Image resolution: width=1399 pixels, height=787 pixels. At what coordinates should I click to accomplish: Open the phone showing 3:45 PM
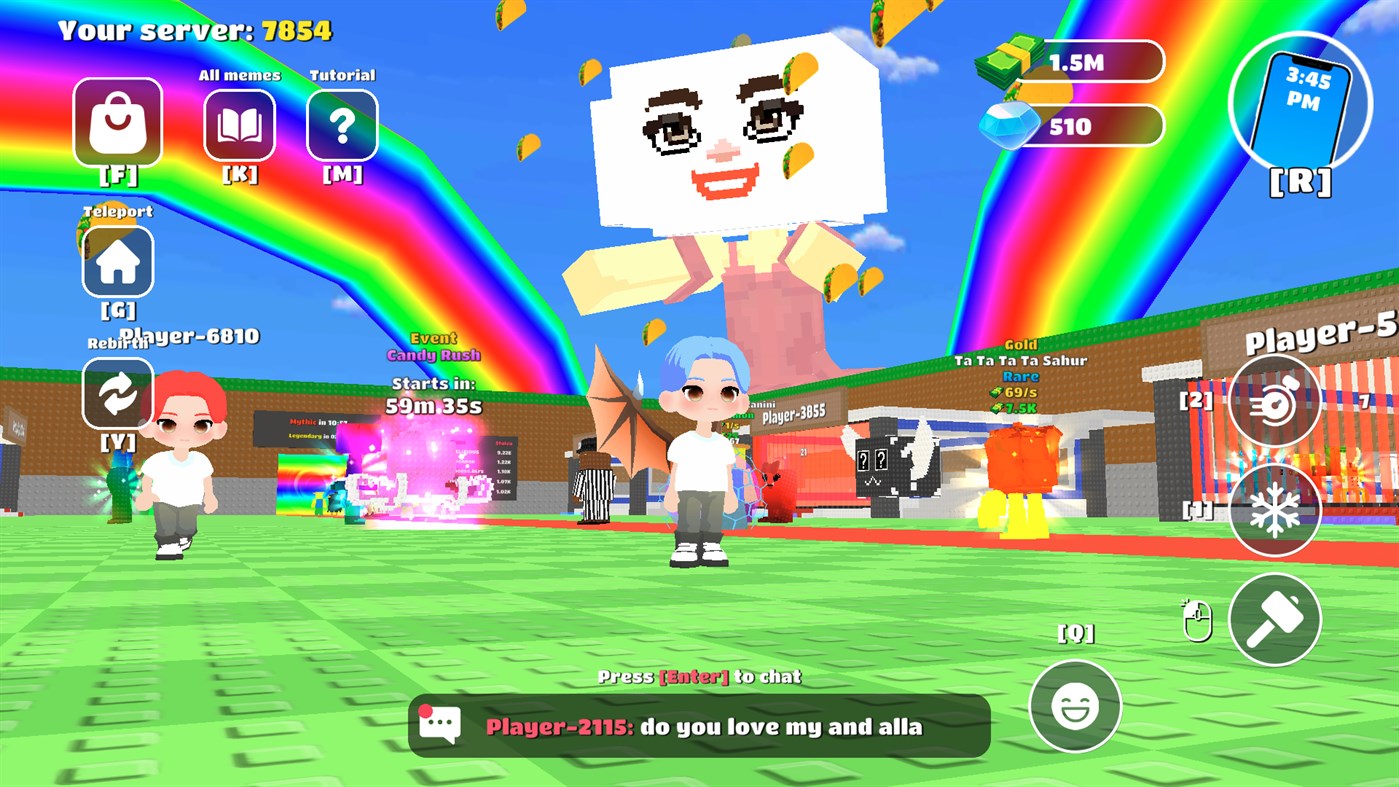pos(1301,105)
